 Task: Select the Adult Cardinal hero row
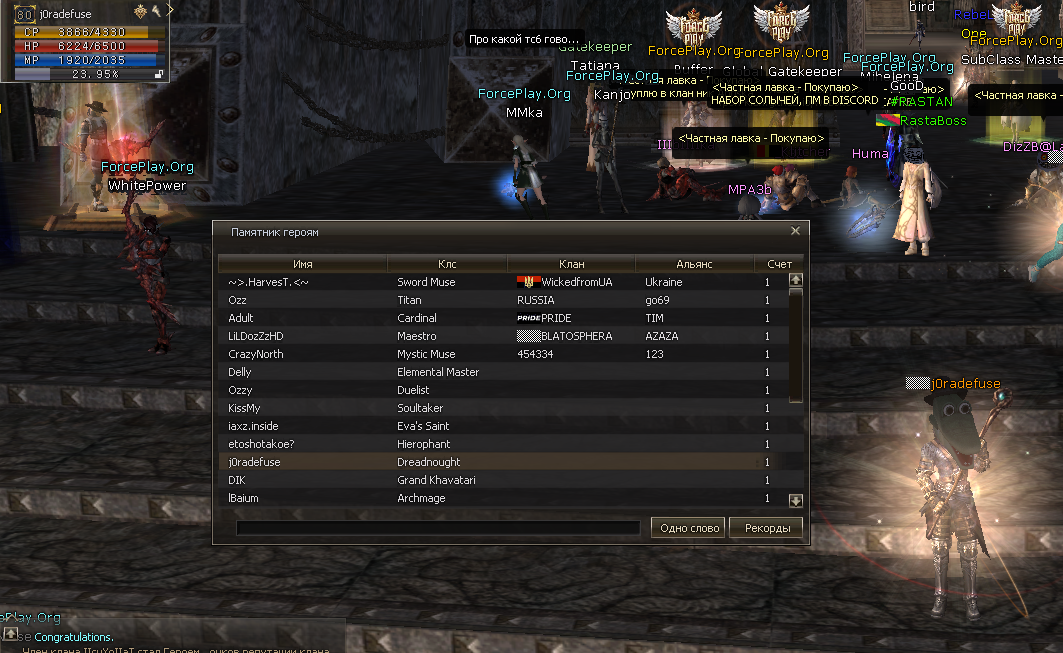point(500,318)
